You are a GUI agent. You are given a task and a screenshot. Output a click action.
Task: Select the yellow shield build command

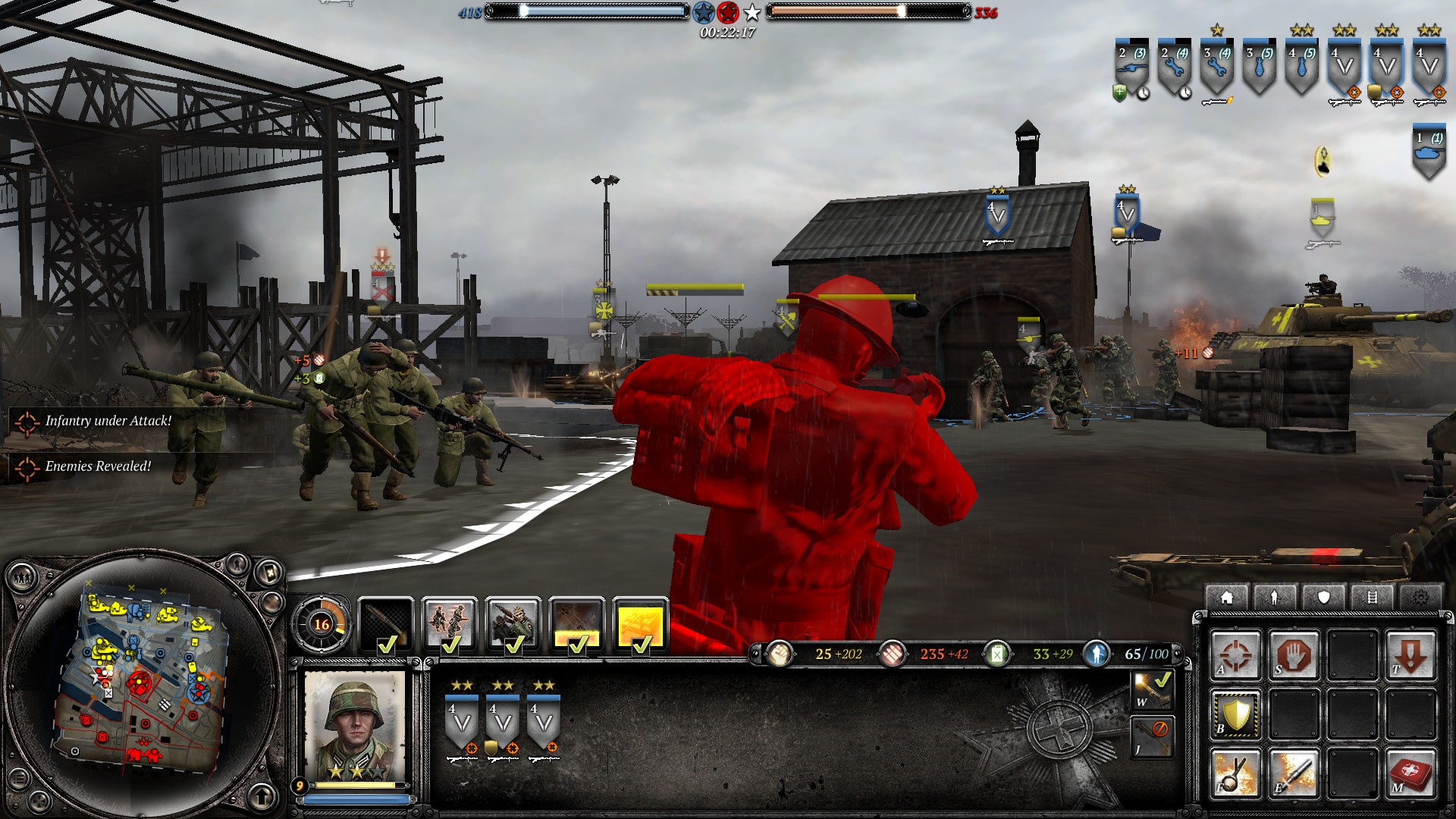(1235, 714)
